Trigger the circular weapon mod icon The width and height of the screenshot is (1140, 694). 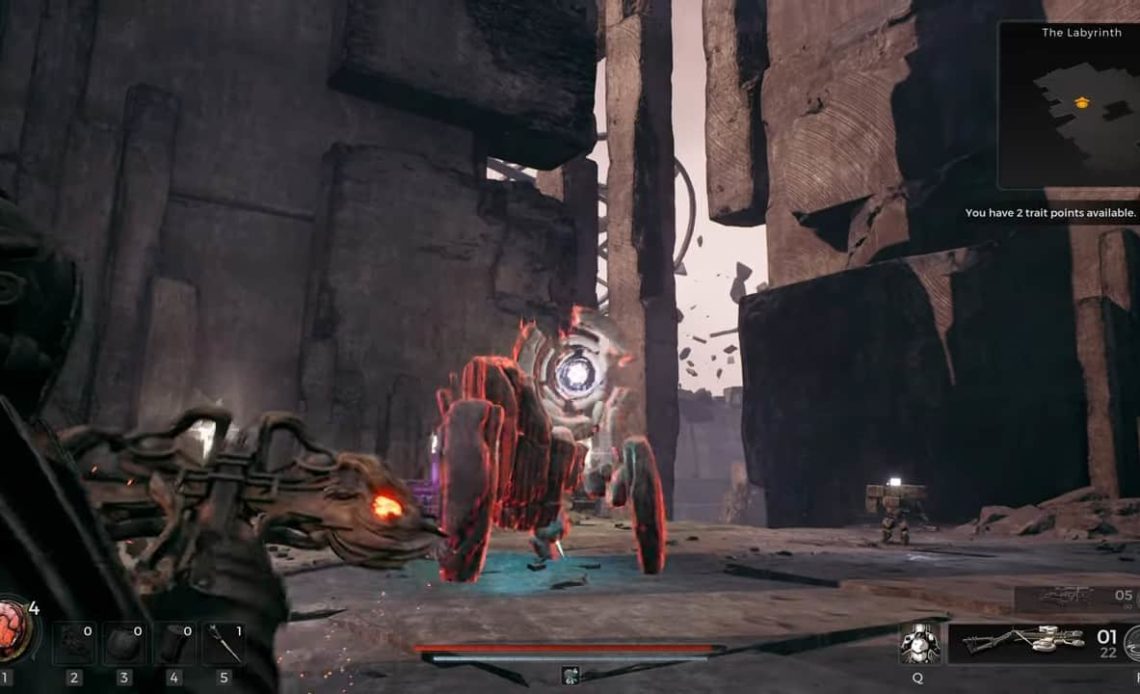1131,643
